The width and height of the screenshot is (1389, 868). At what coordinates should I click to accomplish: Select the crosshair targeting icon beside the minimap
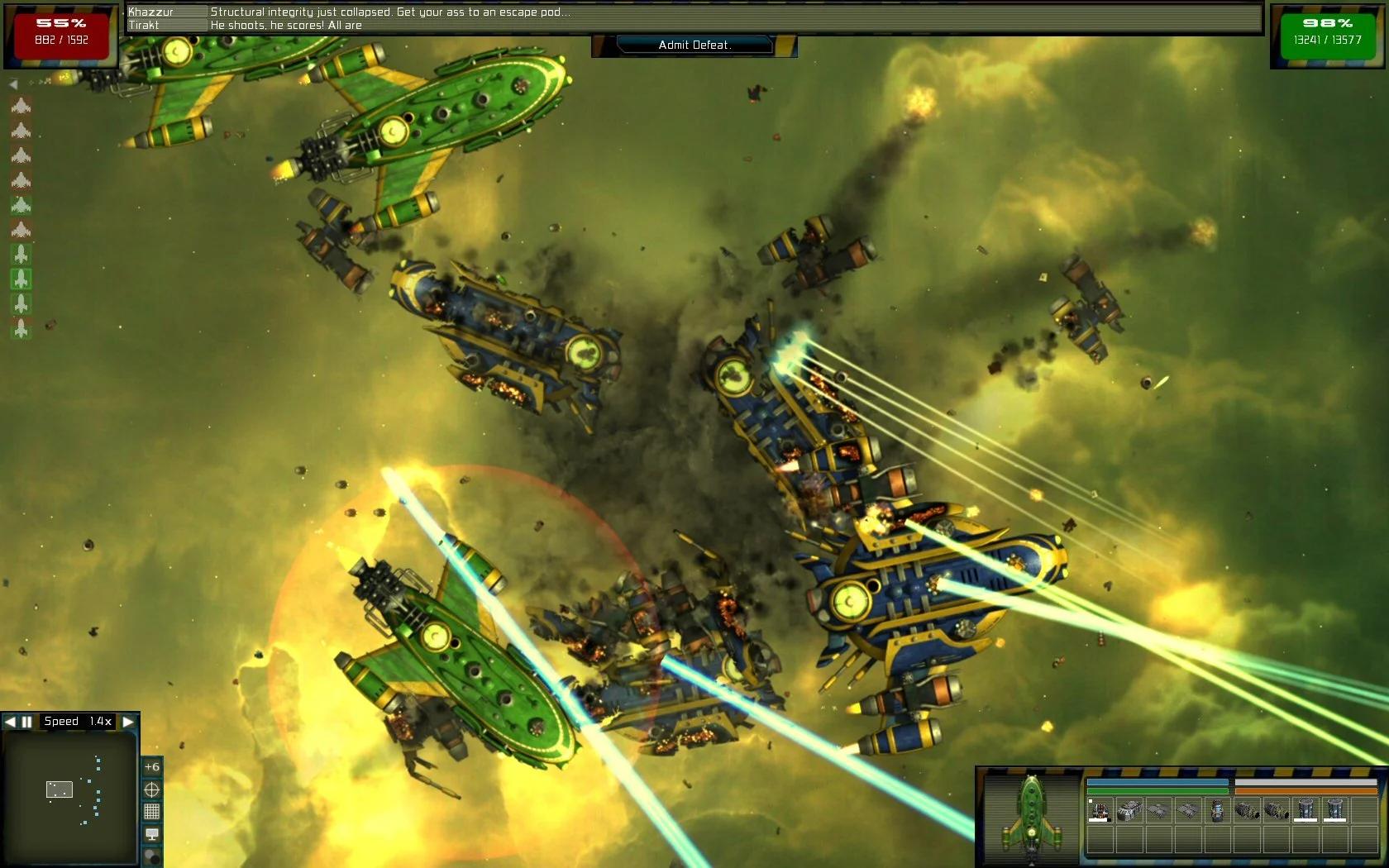151,788
